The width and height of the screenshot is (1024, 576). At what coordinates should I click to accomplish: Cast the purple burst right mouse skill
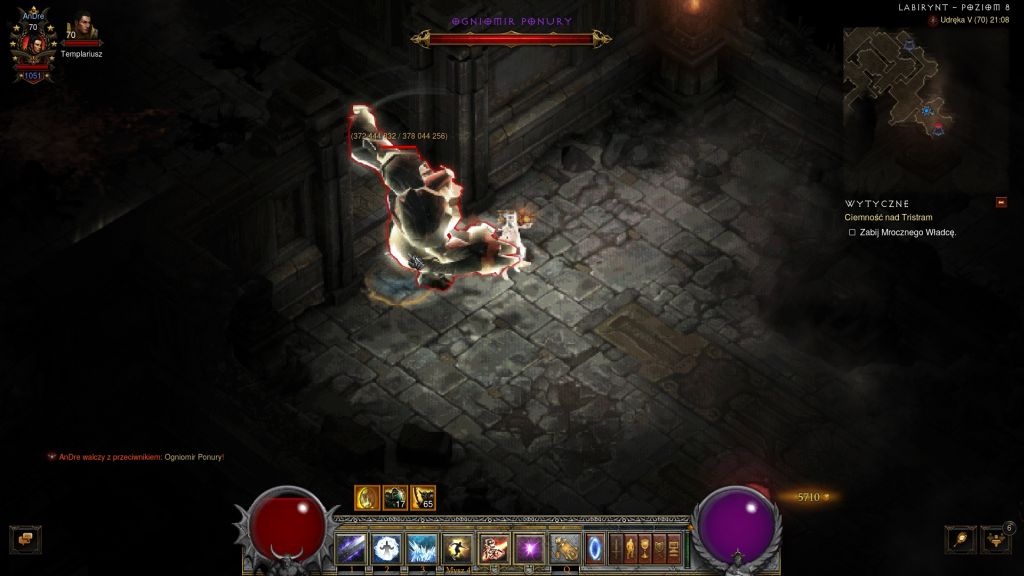(529, 548)
